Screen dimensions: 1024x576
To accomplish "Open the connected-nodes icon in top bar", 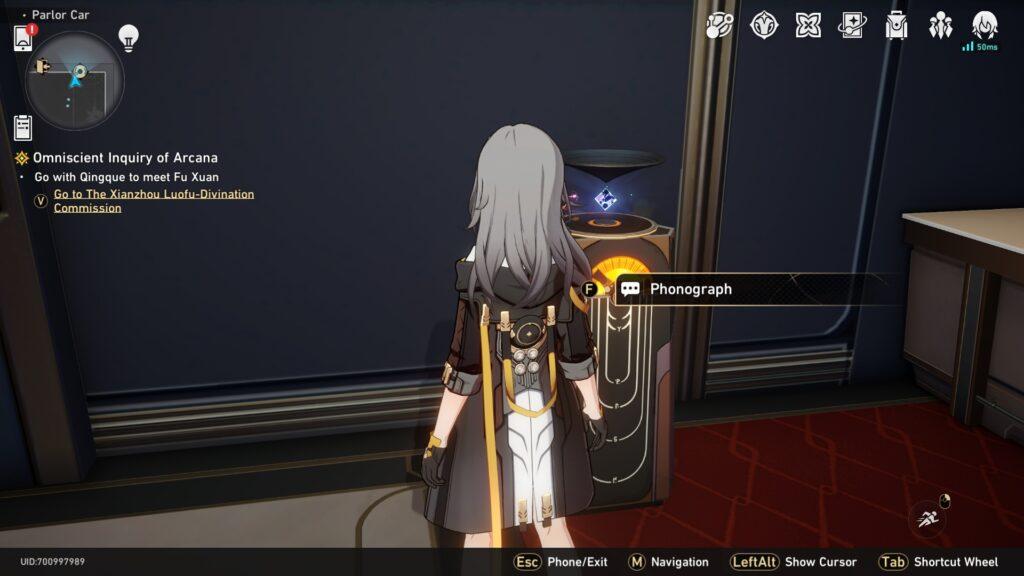I will point(719,25).
